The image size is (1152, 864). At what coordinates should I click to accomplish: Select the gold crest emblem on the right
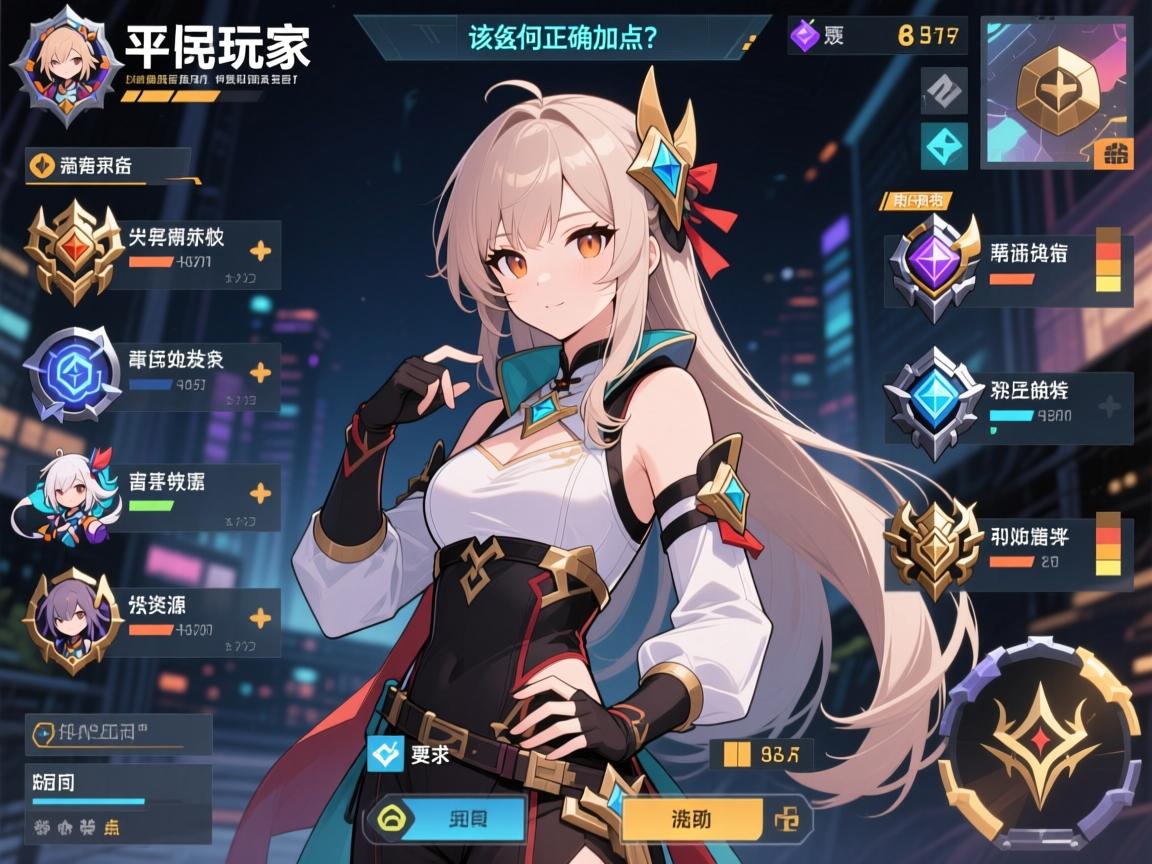[x=934, y=545]
